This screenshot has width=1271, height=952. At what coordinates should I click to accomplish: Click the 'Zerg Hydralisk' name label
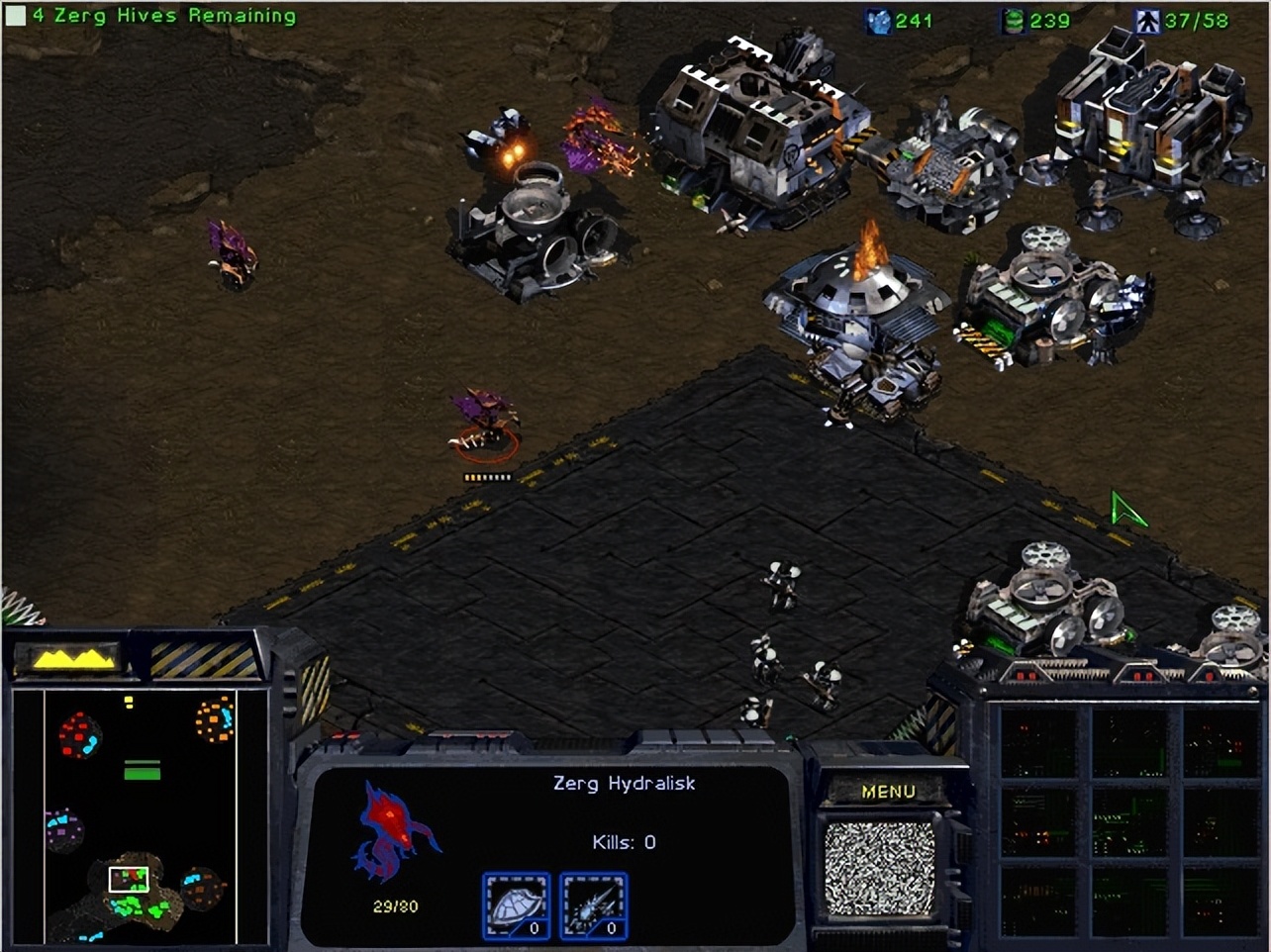coord(625,783)
